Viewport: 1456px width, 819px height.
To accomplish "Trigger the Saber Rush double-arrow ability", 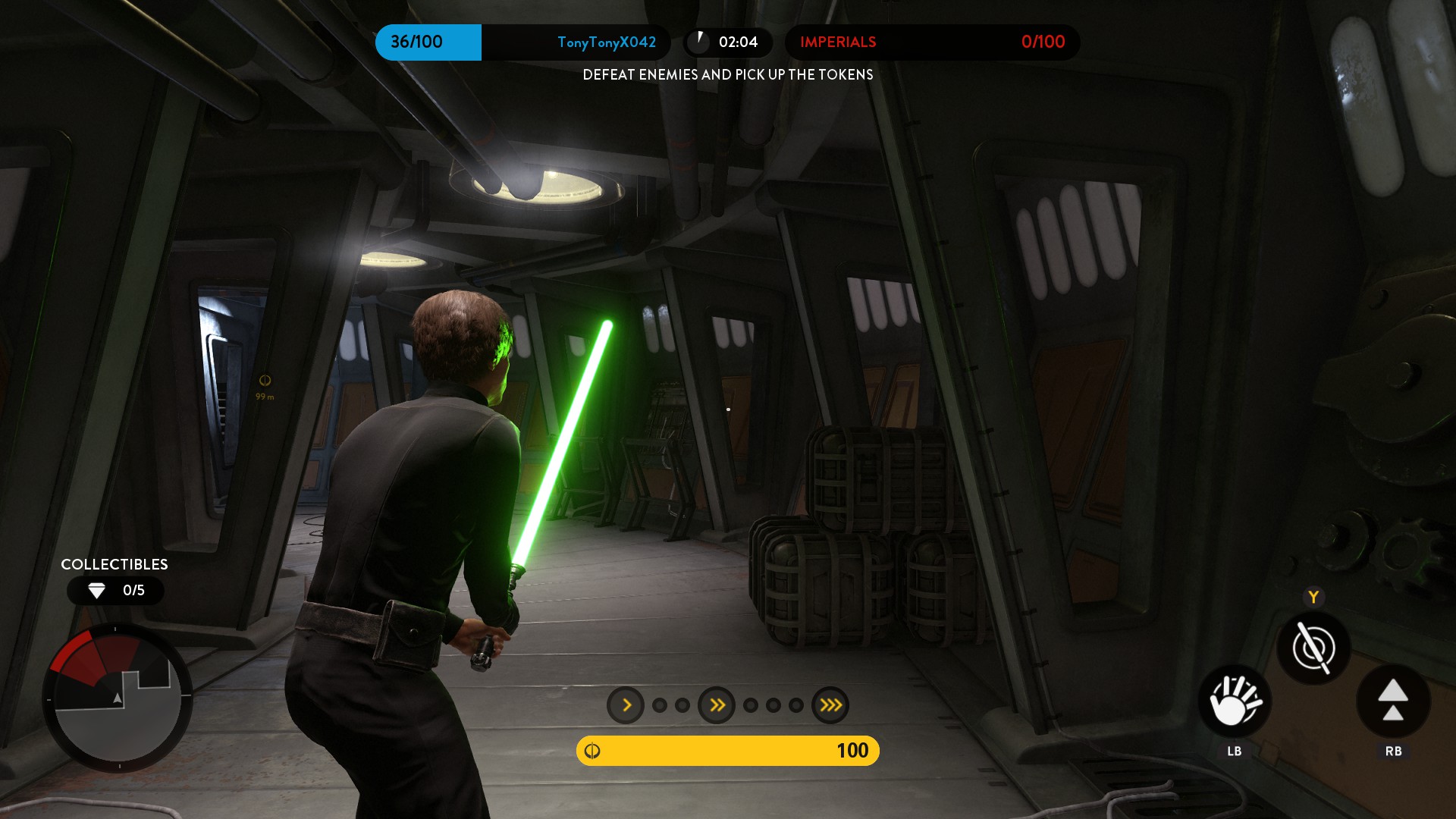I will (1393, 701).
